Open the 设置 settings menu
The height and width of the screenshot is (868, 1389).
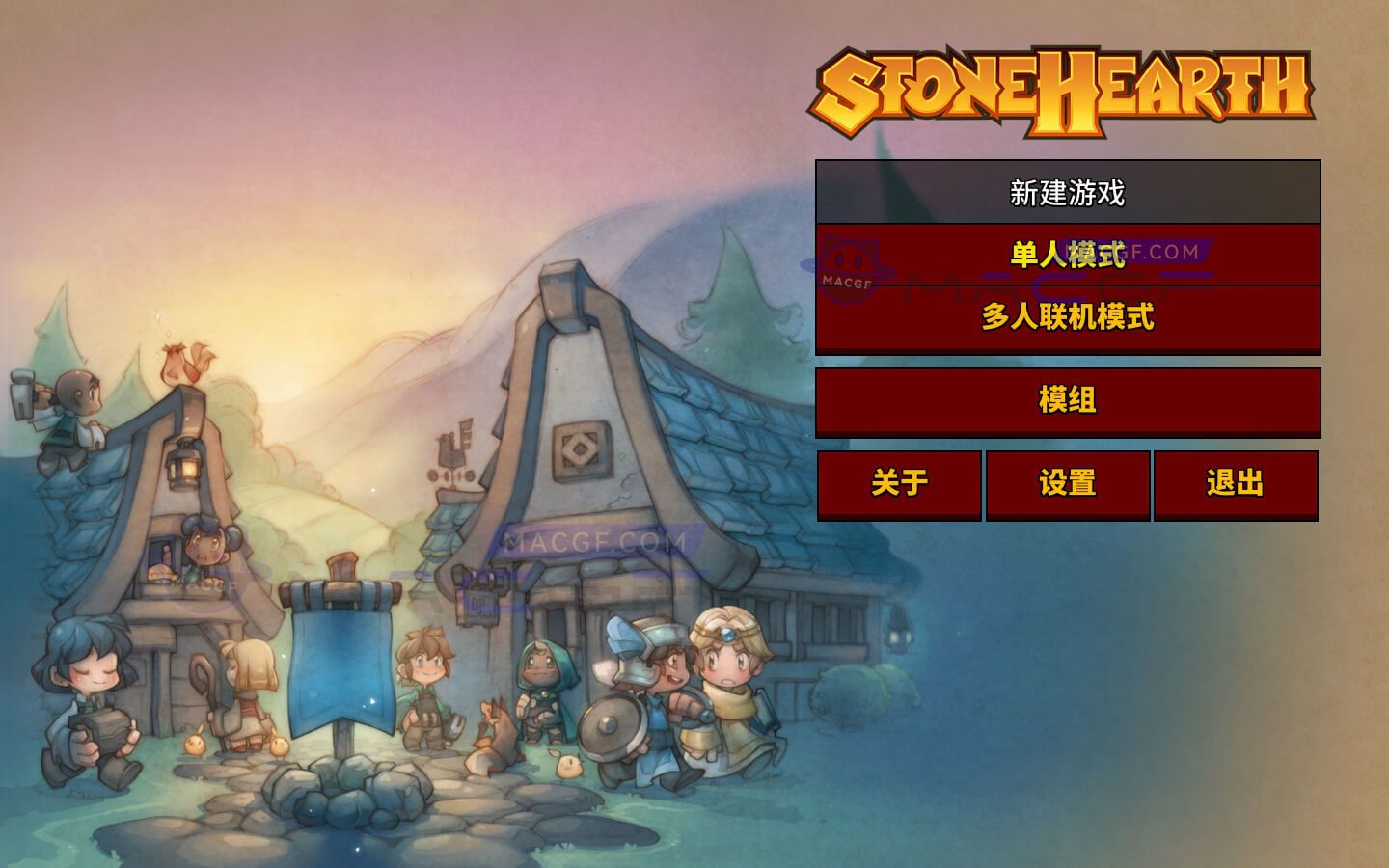tap(1066, 486)
